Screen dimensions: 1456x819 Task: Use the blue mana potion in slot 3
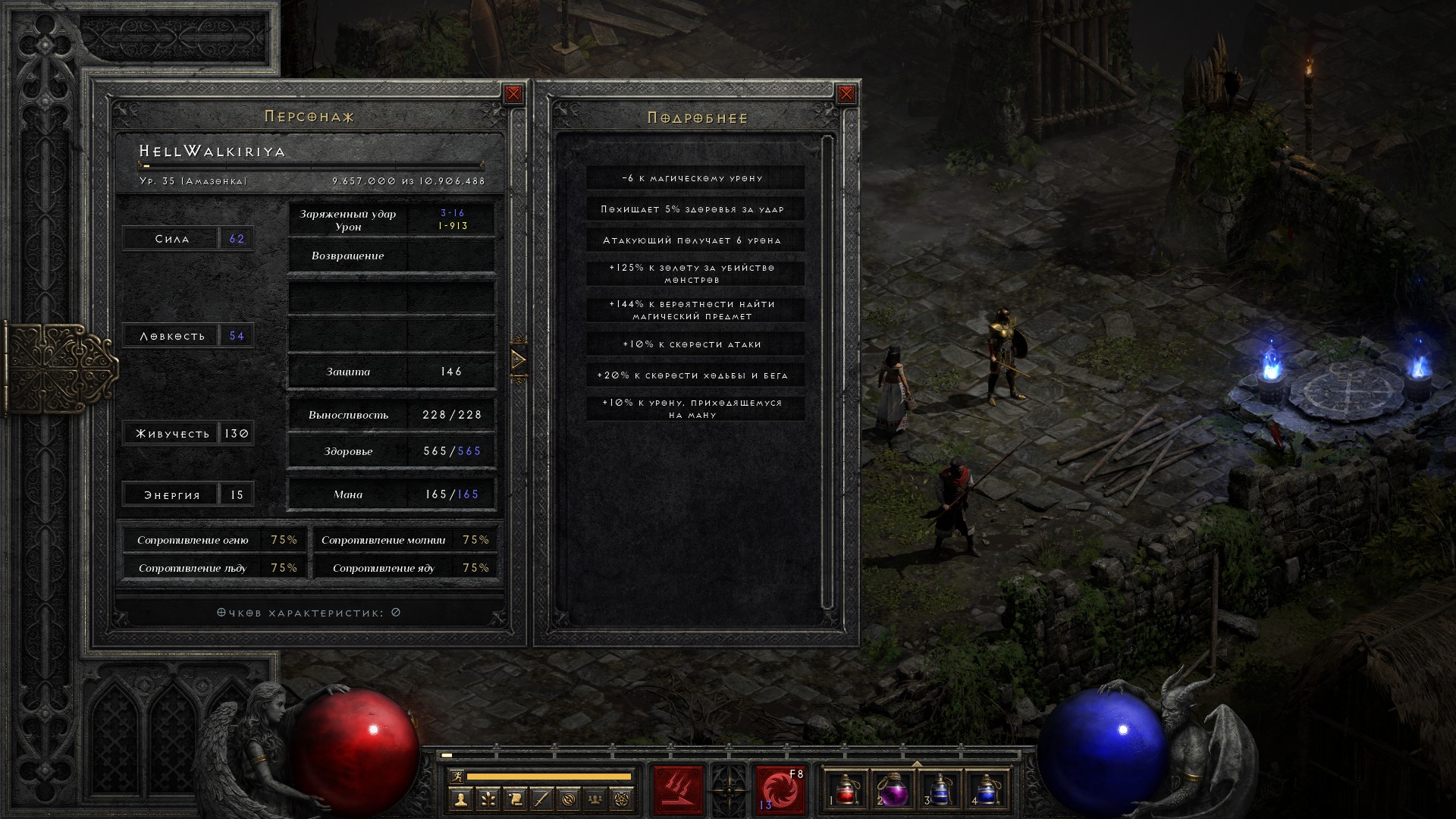click(940, 790)
